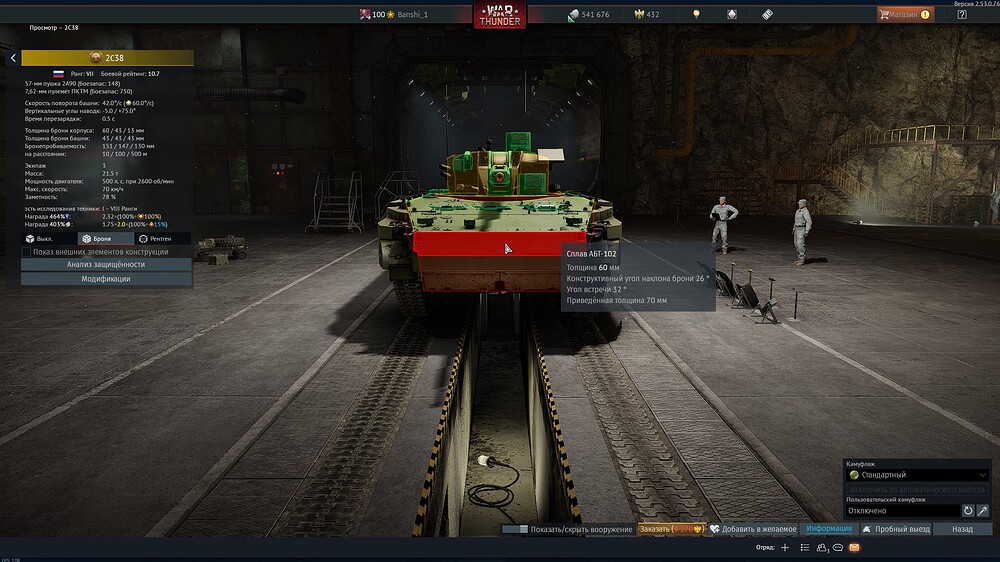Add vehicle via Добавить в желаемое
The image size is (1000, 562).
(753, 529)
